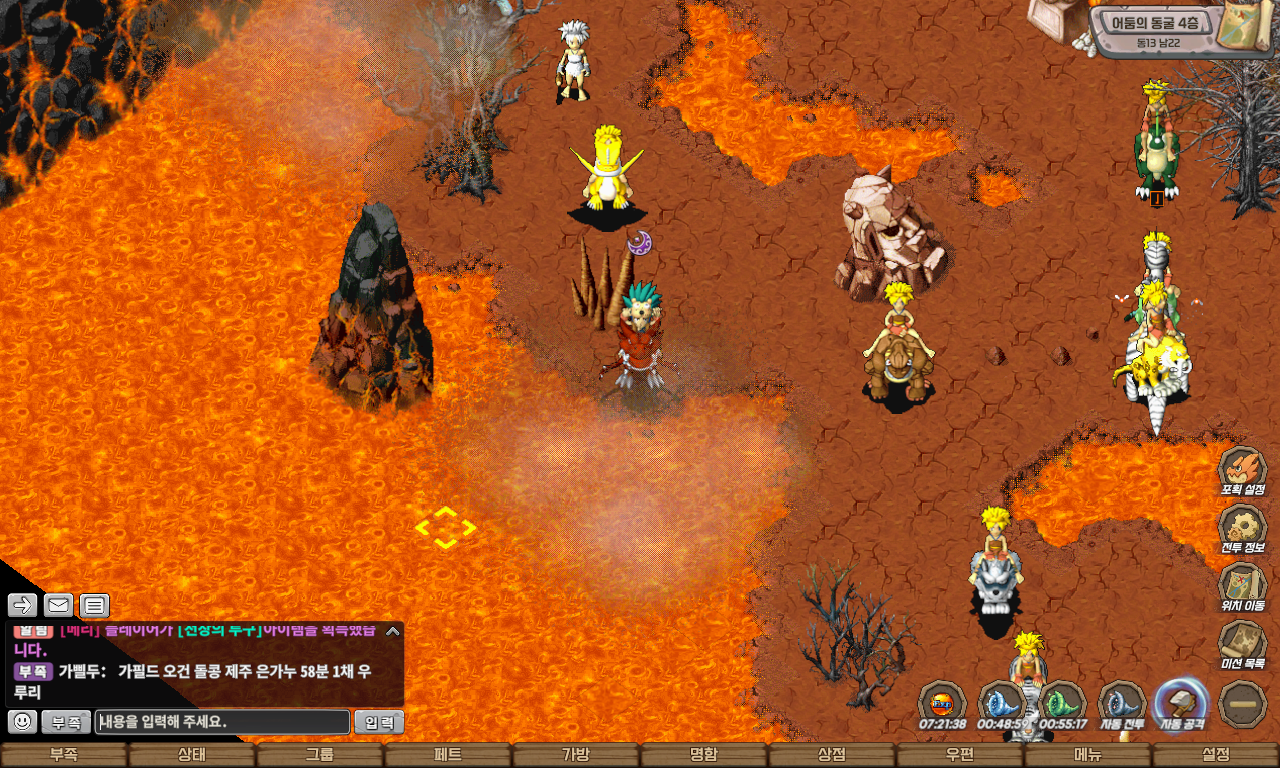Toggle 자동 공격 auto attack stone axe
This screenshot has height=768, width=1280.
coord(1182,704)
